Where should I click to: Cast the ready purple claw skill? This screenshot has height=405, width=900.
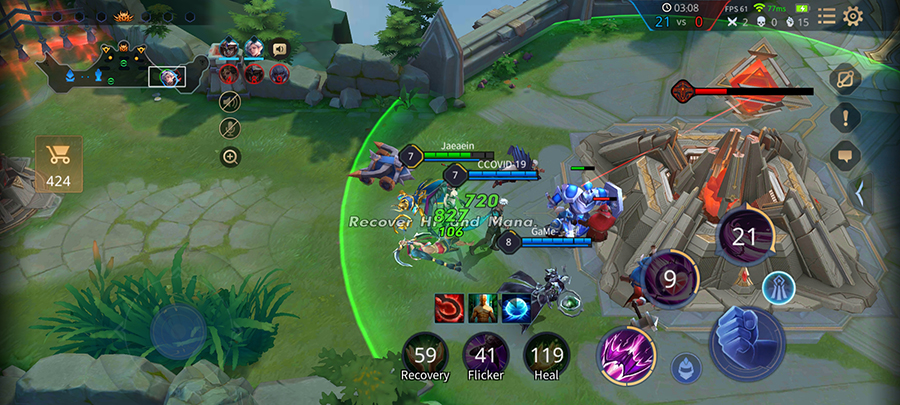627,354
